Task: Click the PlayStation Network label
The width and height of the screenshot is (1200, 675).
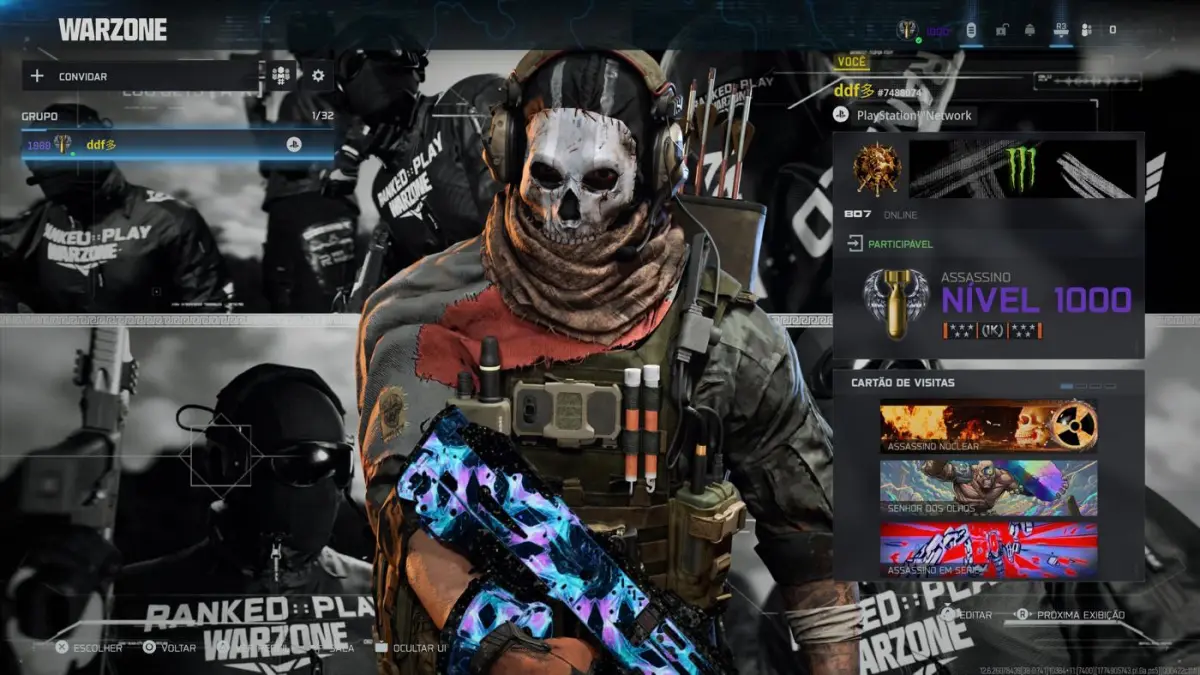Action: coord(913,116)
